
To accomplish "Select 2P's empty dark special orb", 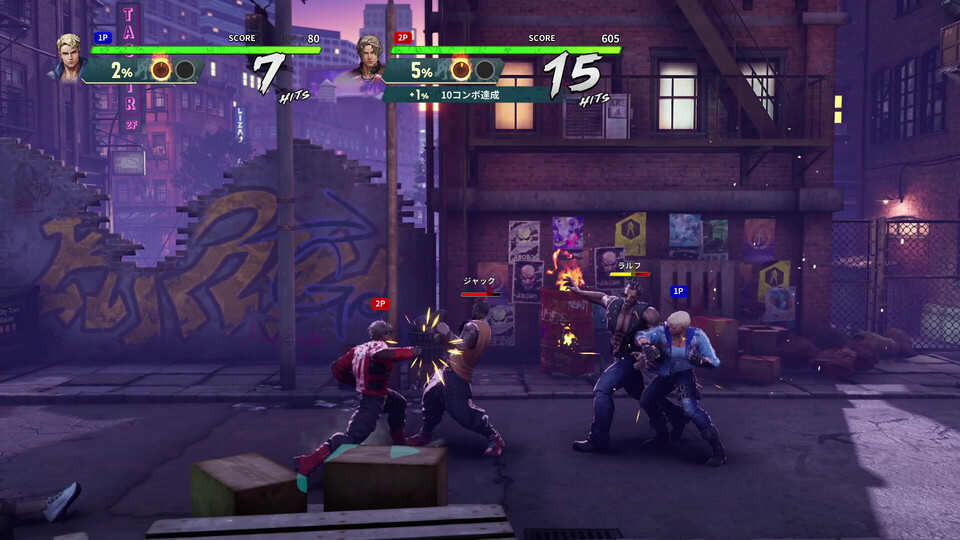I will 485,70.
